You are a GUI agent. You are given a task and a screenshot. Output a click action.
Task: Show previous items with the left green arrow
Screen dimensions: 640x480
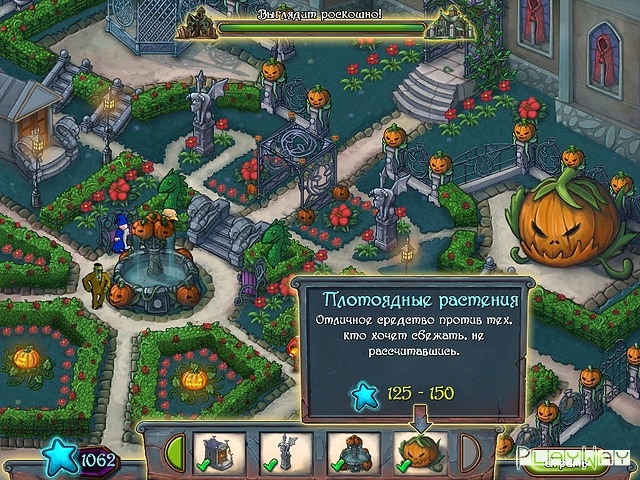(176, 452)
